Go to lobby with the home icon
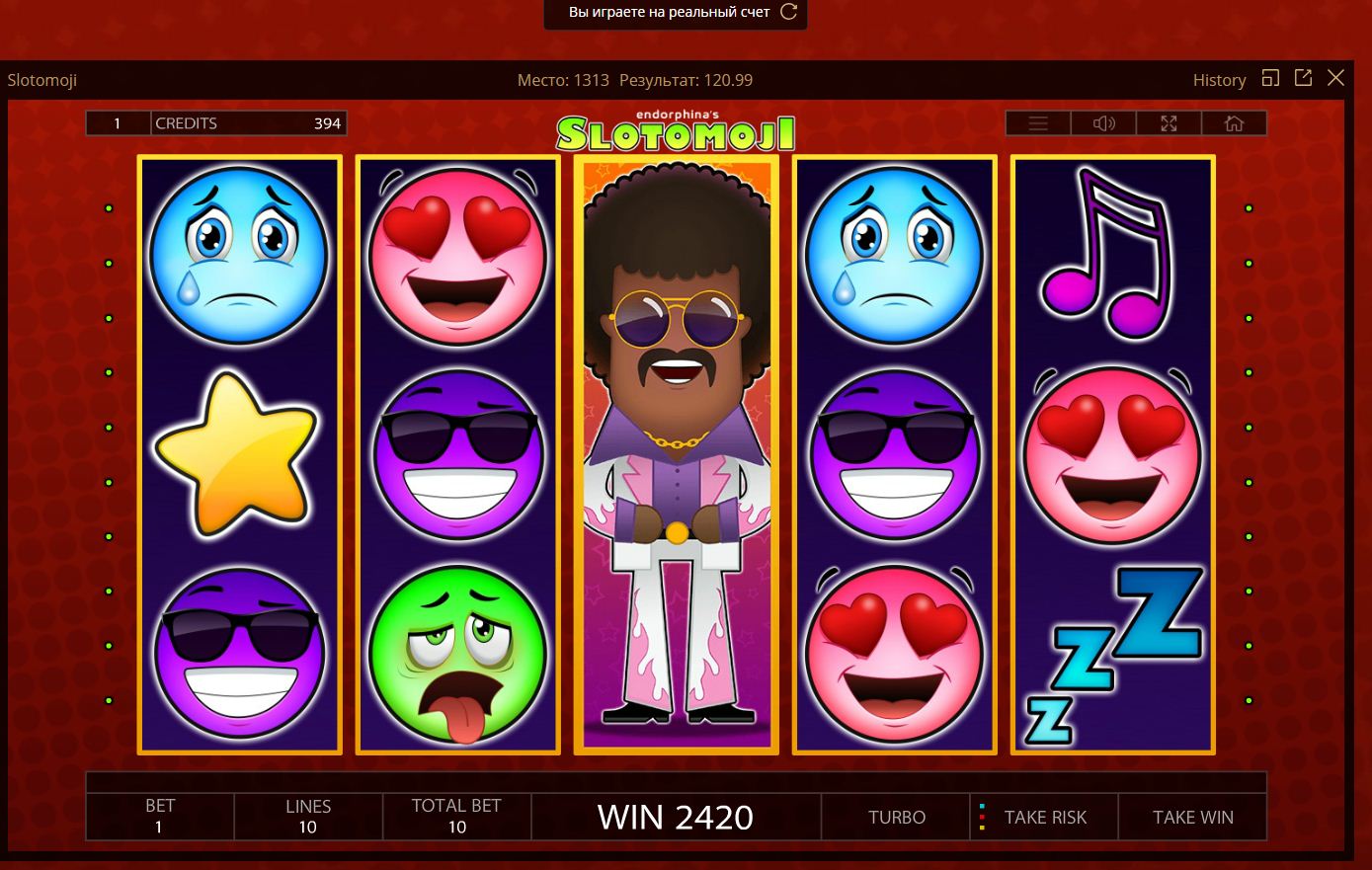 1234,123
